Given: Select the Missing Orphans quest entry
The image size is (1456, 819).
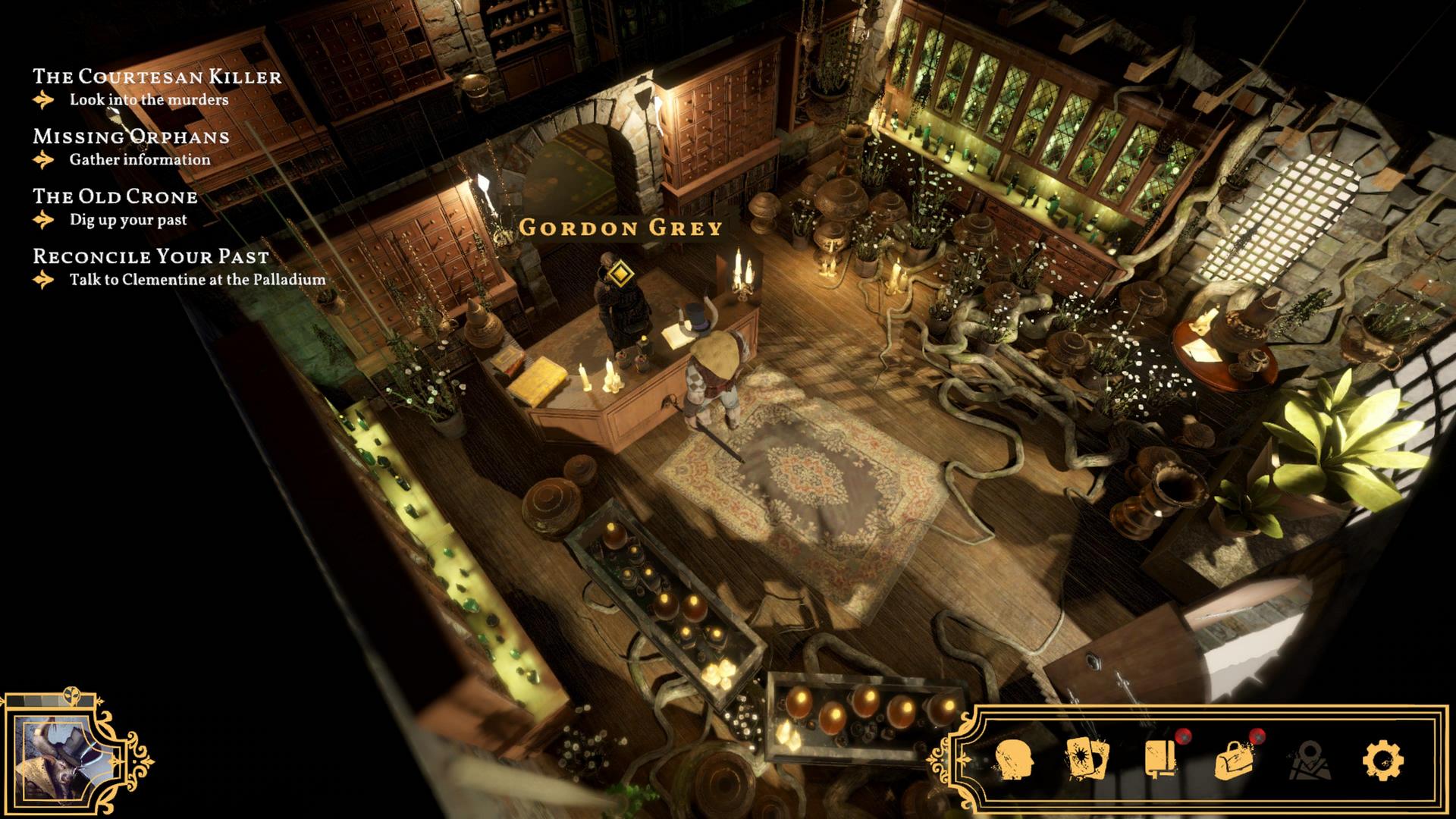Looking at the screenshot, I should 130,136.
